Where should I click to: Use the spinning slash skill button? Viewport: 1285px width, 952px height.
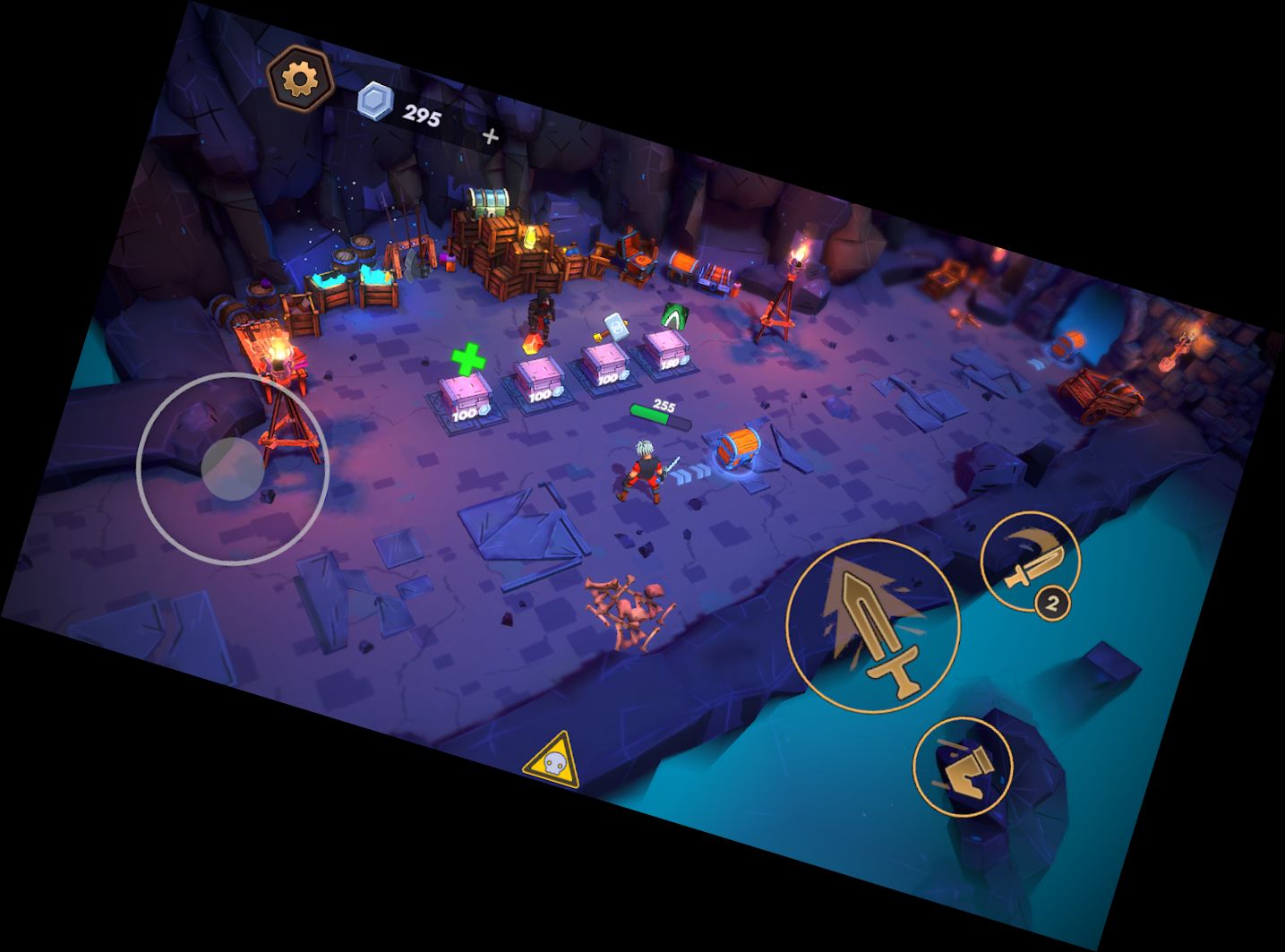click(1030, 562)
